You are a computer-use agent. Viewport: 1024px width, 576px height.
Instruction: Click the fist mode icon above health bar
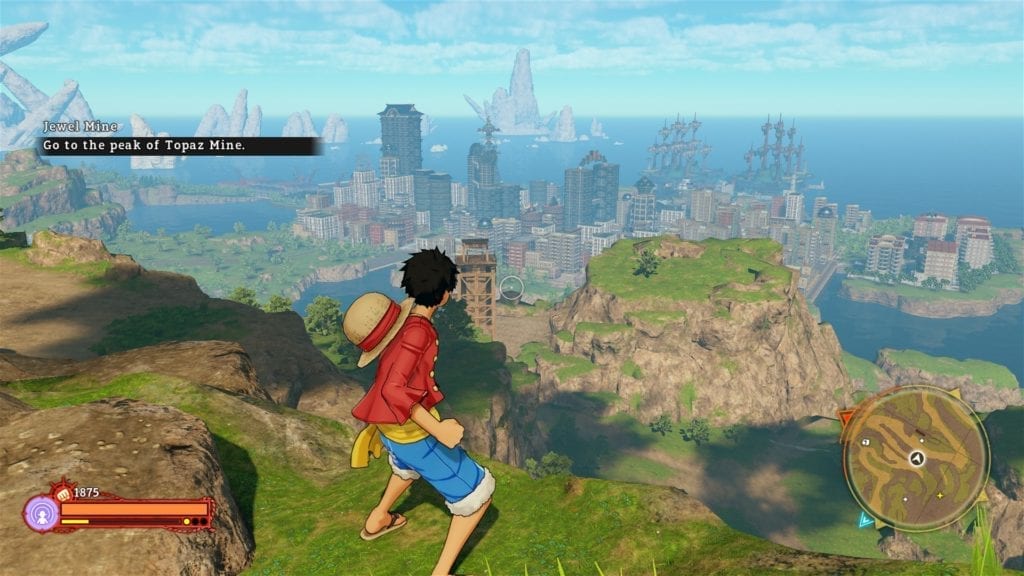[x=65, y=492]
